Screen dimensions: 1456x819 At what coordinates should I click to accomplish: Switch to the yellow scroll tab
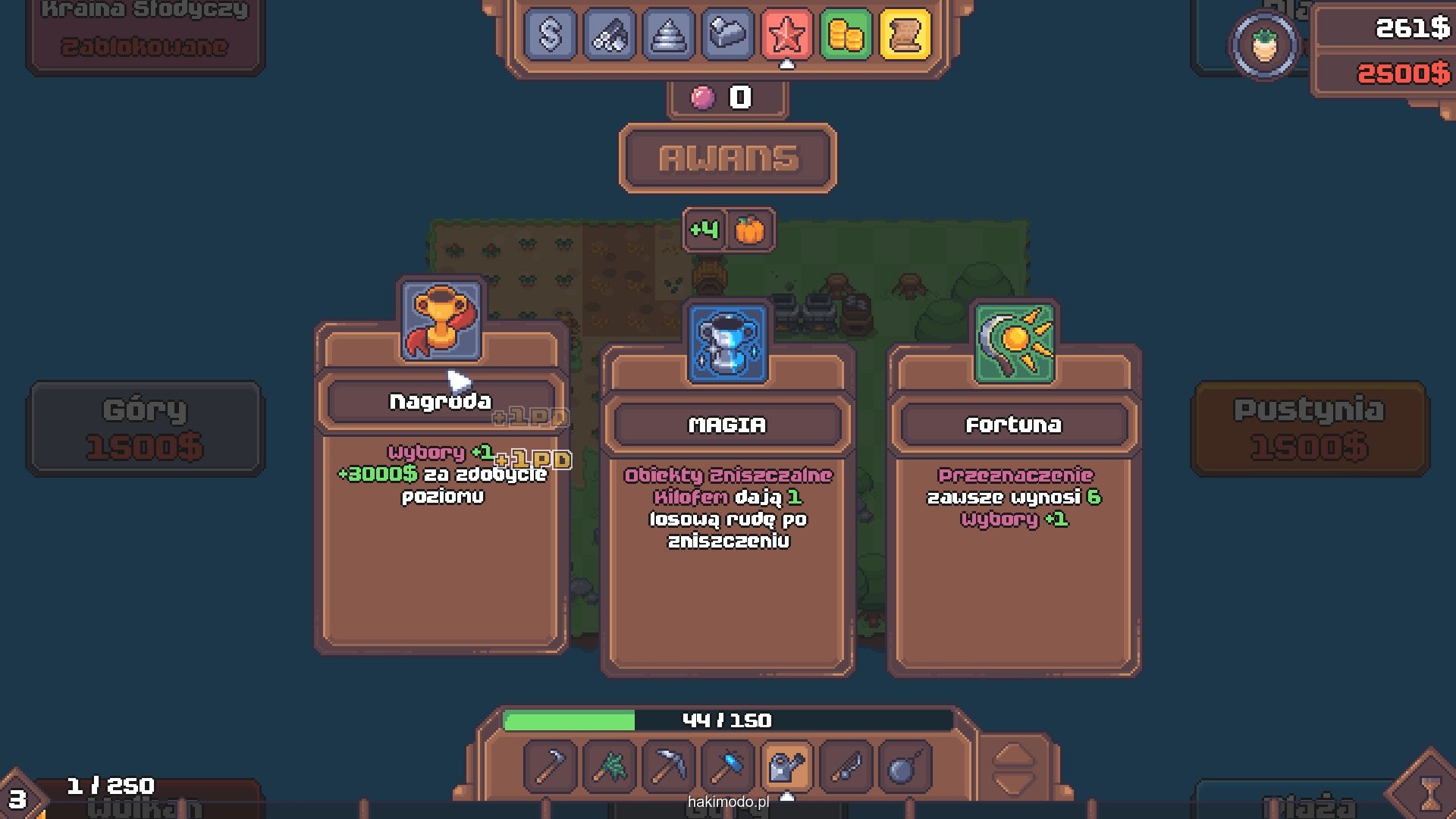(x=905, y=34)
